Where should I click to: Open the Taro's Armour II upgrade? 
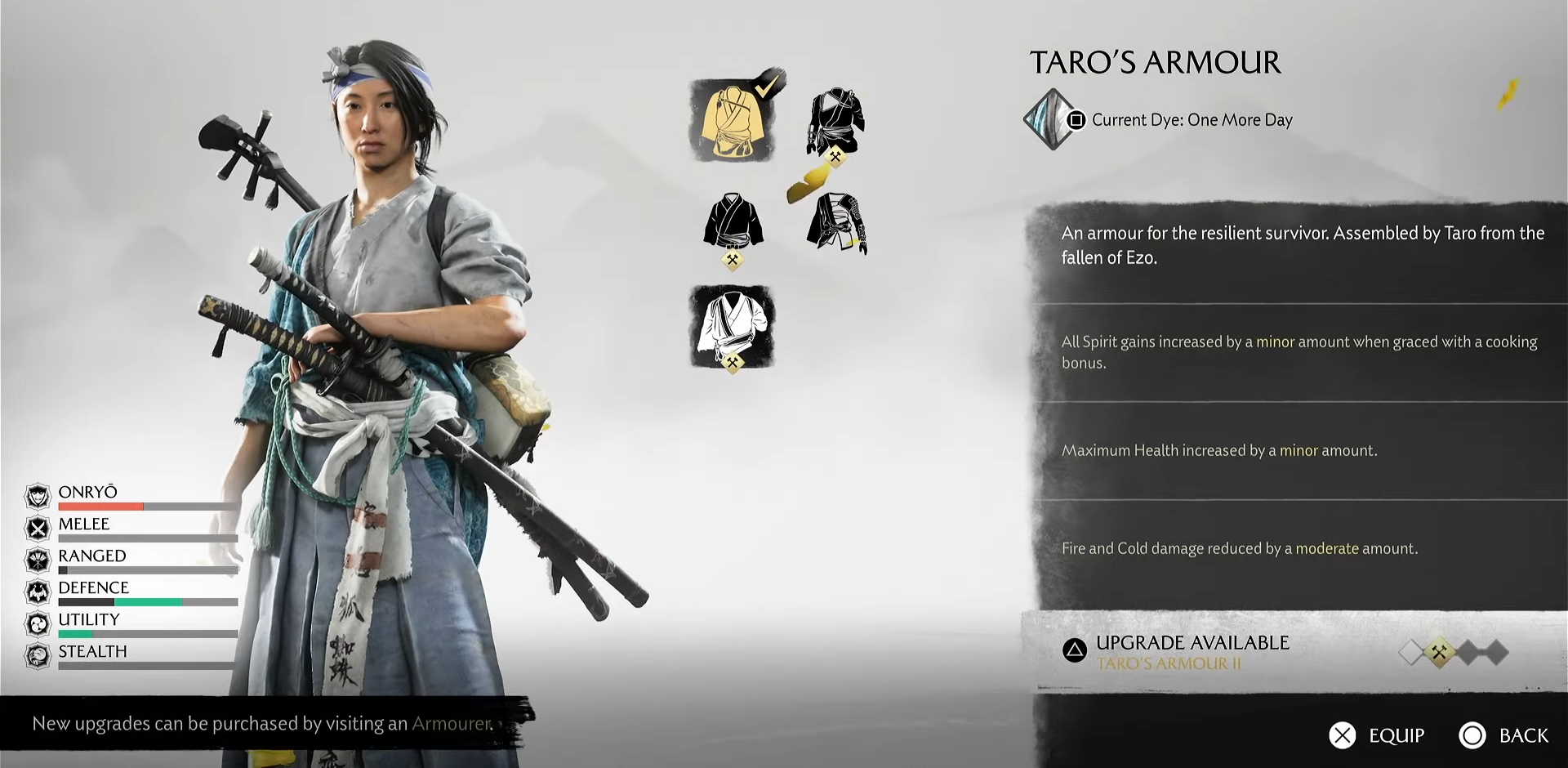pos(1192,652)
